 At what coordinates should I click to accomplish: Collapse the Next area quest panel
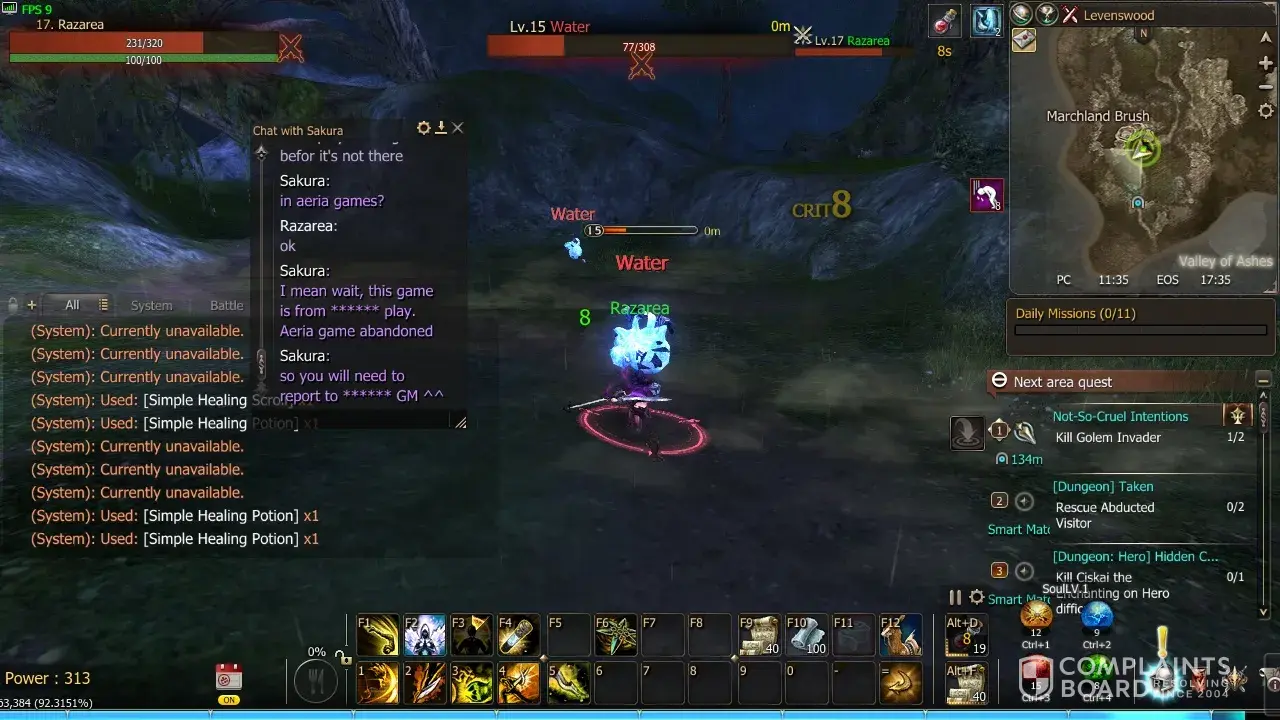tap(999, 381)
